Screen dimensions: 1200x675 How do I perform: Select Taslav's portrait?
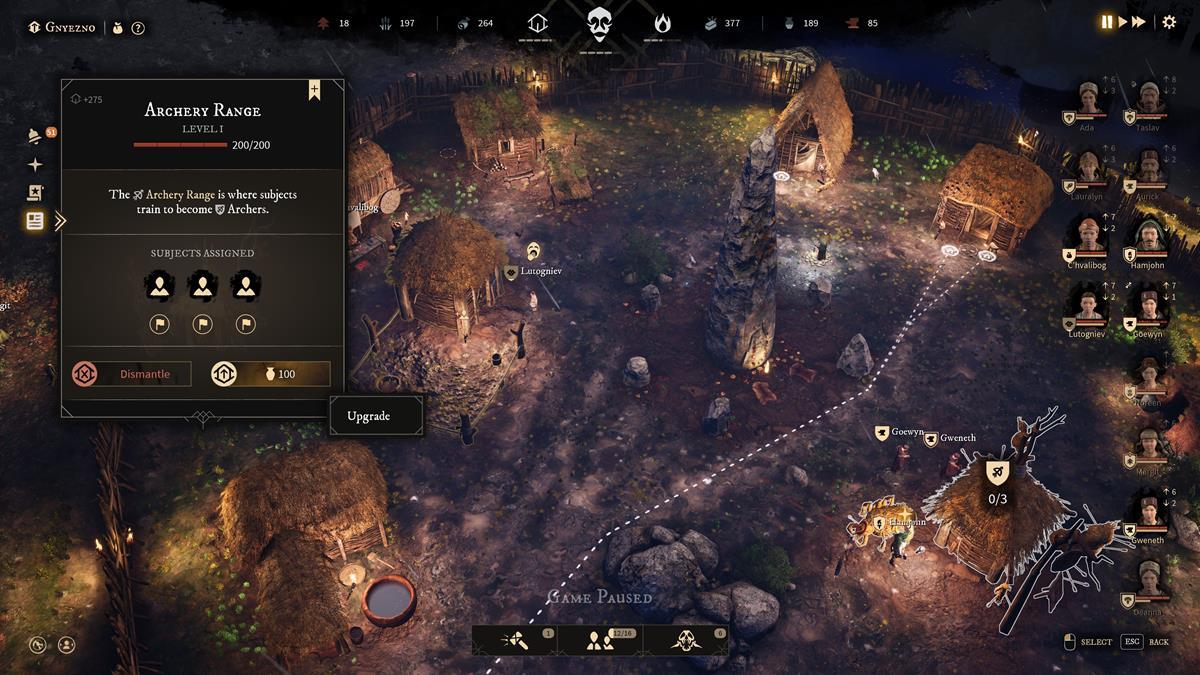[1148, 98]
